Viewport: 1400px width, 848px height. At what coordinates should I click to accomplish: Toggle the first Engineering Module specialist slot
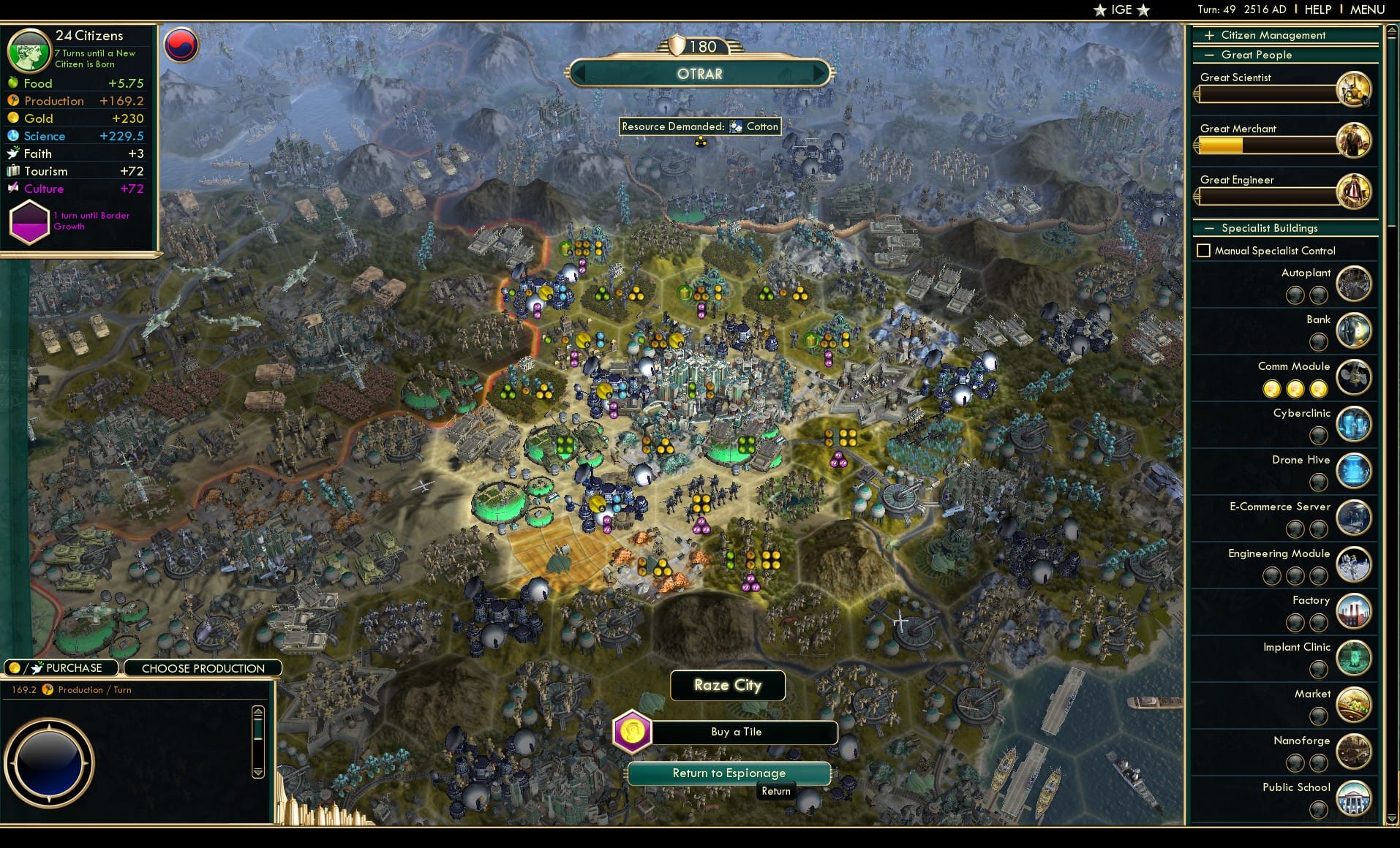click(x=1271, y=576)
